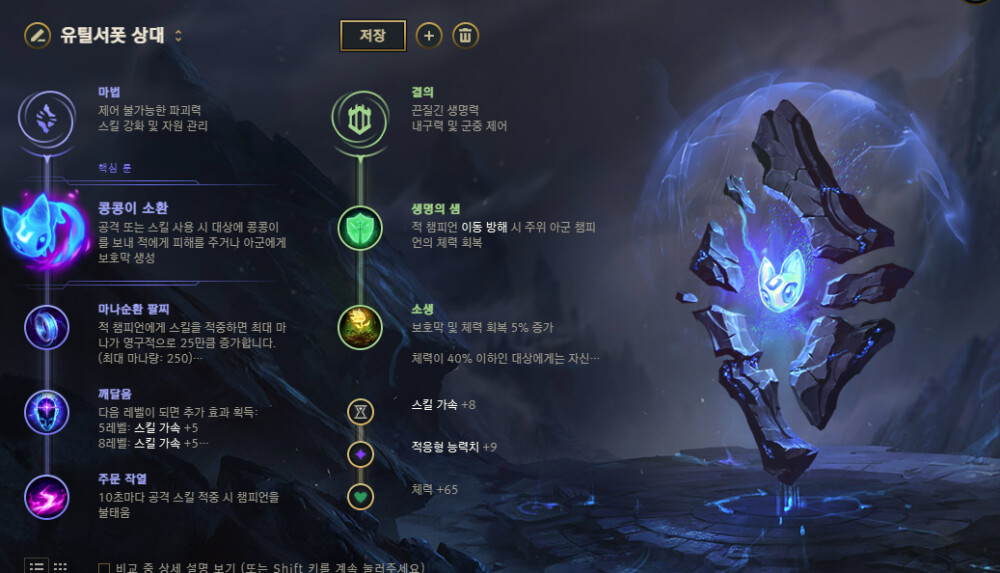Pick the 깨달음 rune icon
The image size is (1000, 573).
pyautogui.click(x=46, y=412)
